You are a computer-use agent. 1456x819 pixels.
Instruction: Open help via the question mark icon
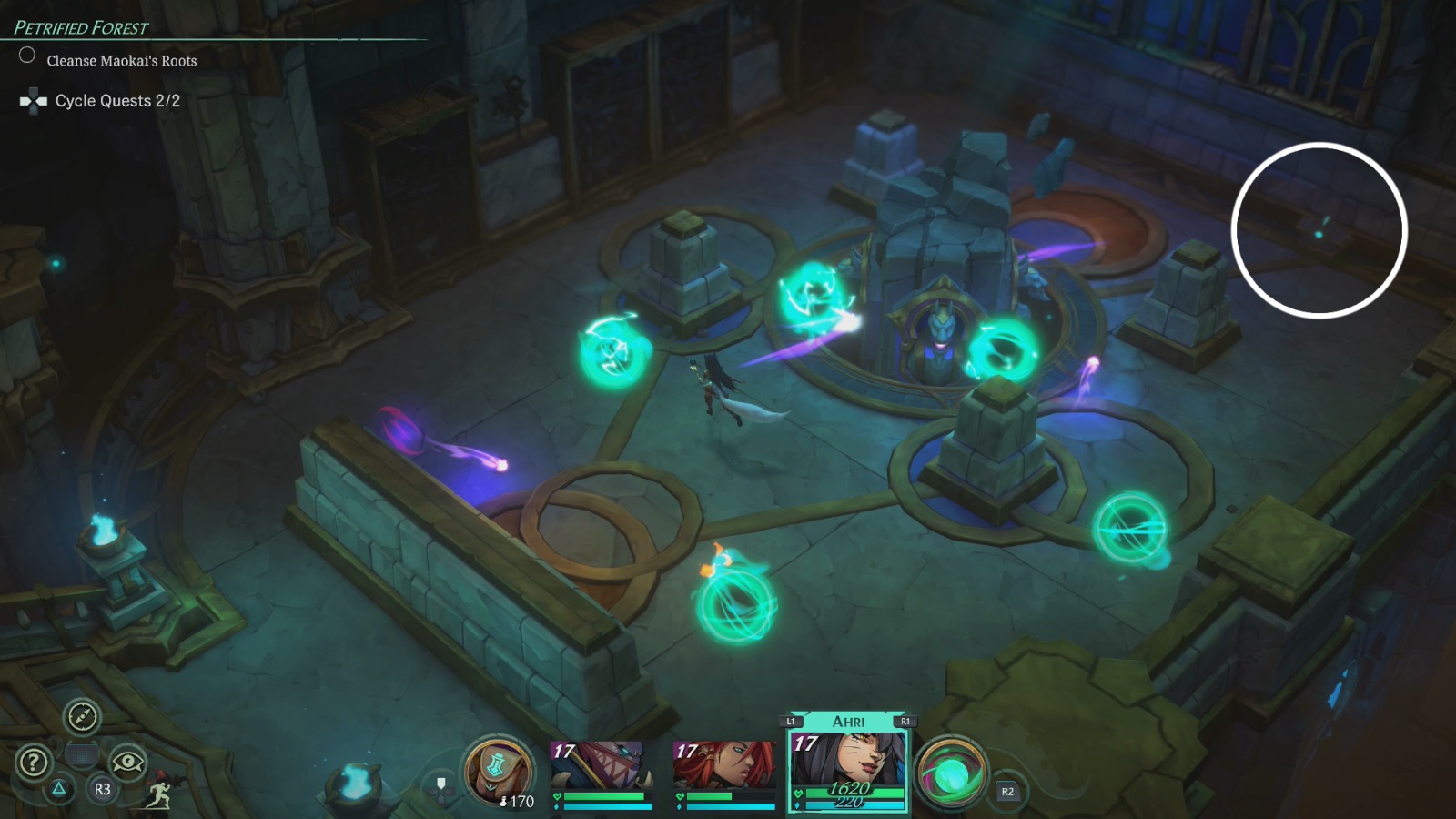click(x=34, y=761)
